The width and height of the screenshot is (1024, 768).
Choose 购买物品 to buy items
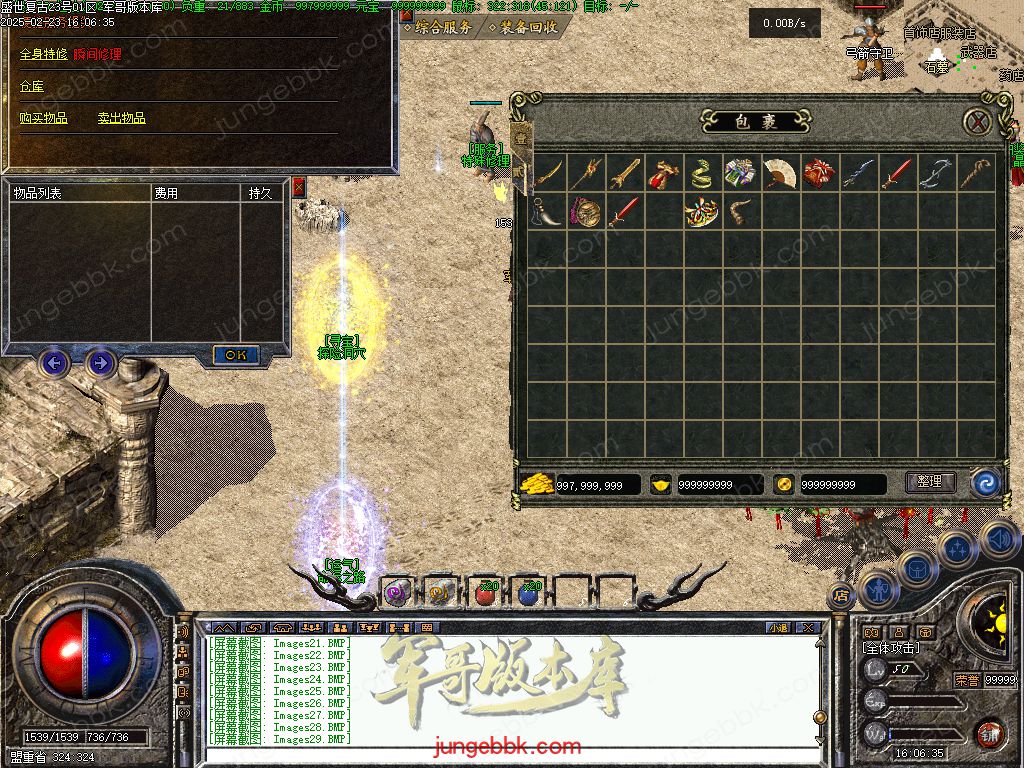click(x=44, y=118)
